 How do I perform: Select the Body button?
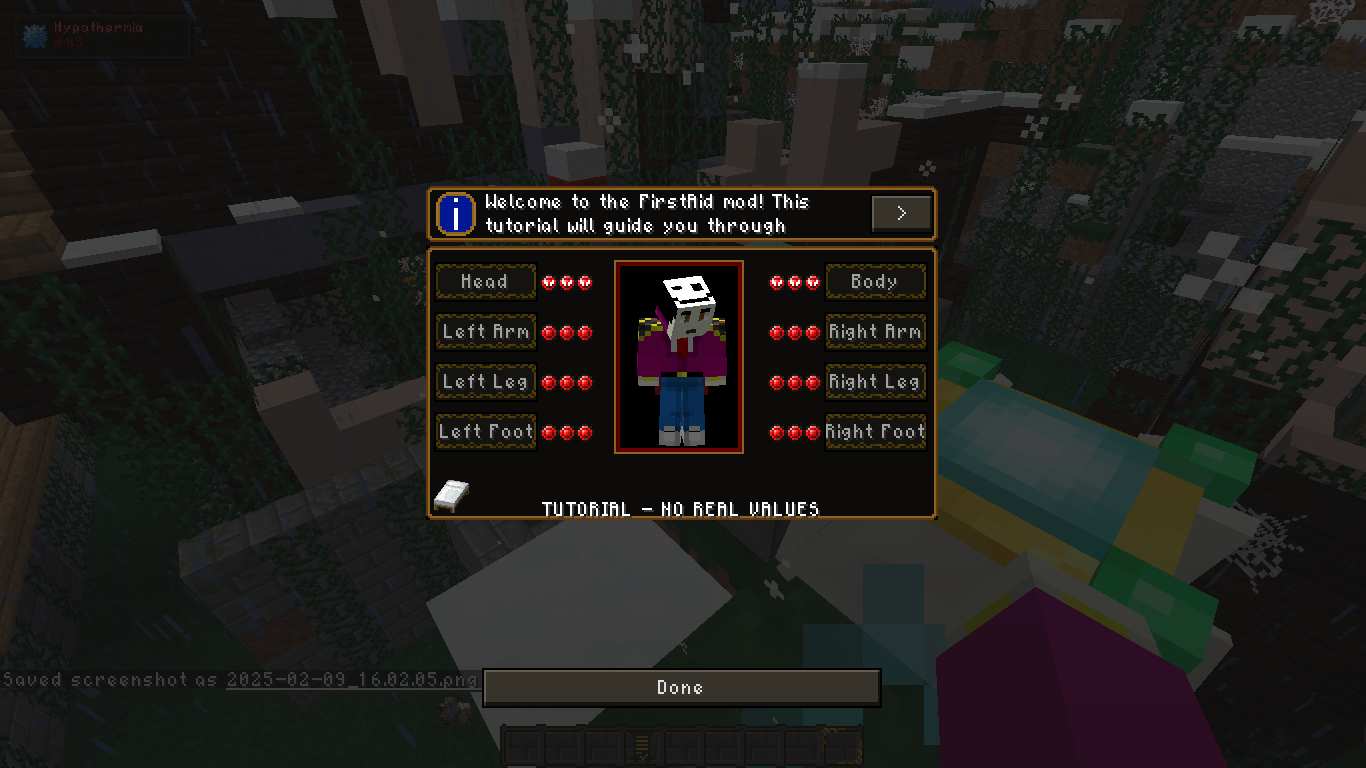pyautogui.click(x=875, y=282)
